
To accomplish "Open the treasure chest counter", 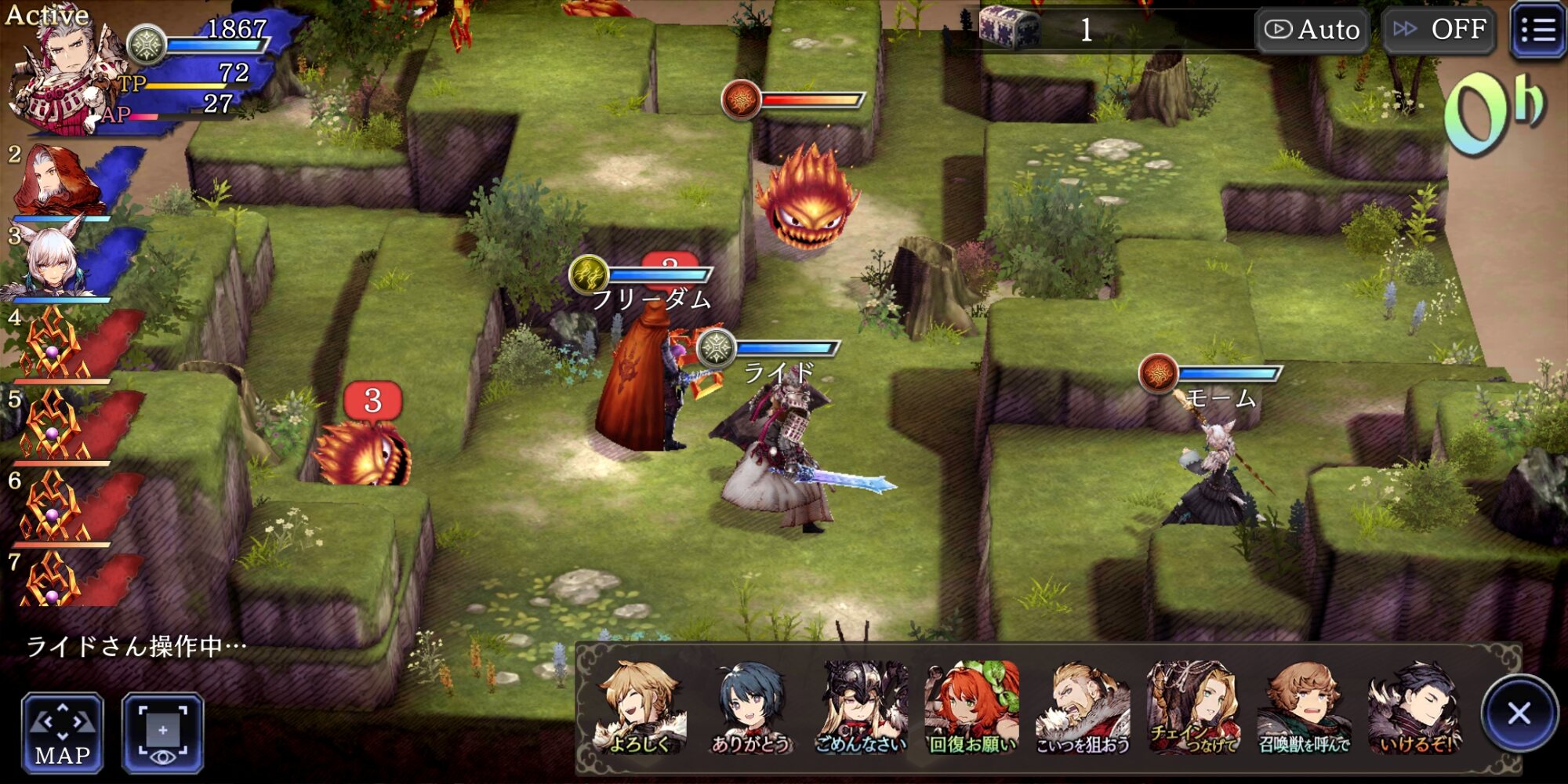I will click(1010, 30).
